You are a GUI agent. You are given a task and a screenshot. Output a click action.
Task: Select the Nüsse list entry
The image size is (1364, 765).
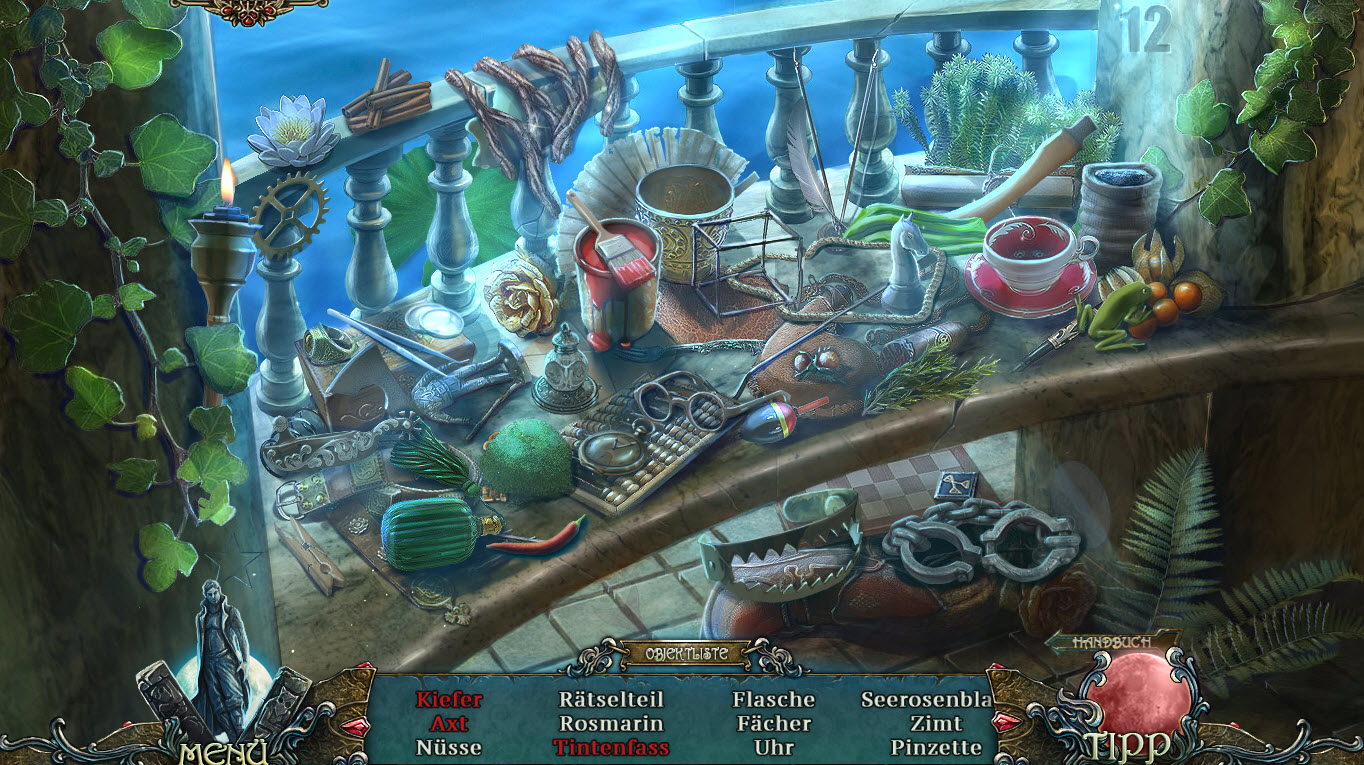449,747
